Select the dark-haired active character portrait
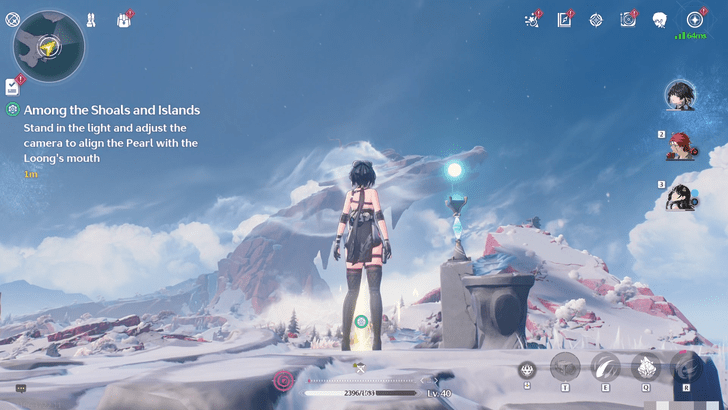Viewport: 728px width, 410px height. click(681, 96)
